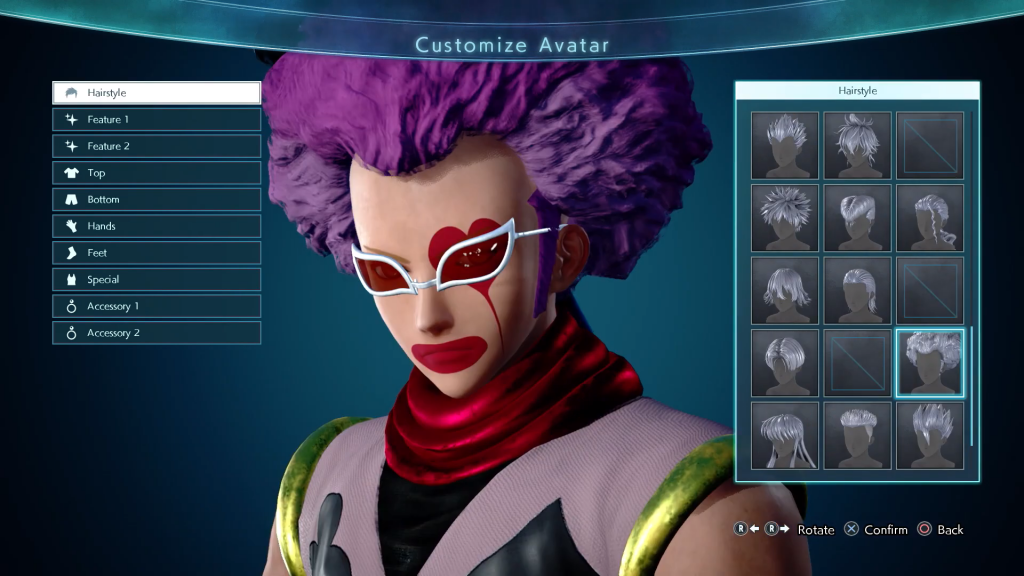Screen dimensions: 1024x576
Task: Select the flat-top short hairstyle
Action: [858, 435]
